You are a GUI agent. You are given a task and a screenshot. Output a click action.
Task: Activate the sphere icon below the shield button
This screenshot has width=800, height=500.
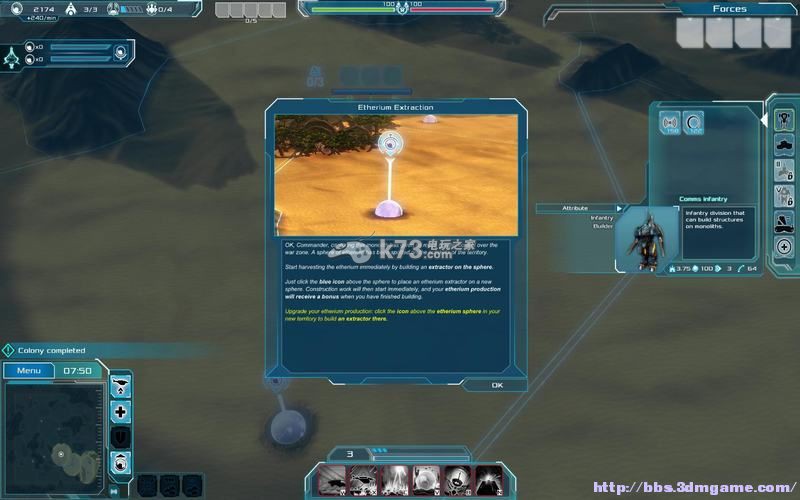(x=121, y=461)
